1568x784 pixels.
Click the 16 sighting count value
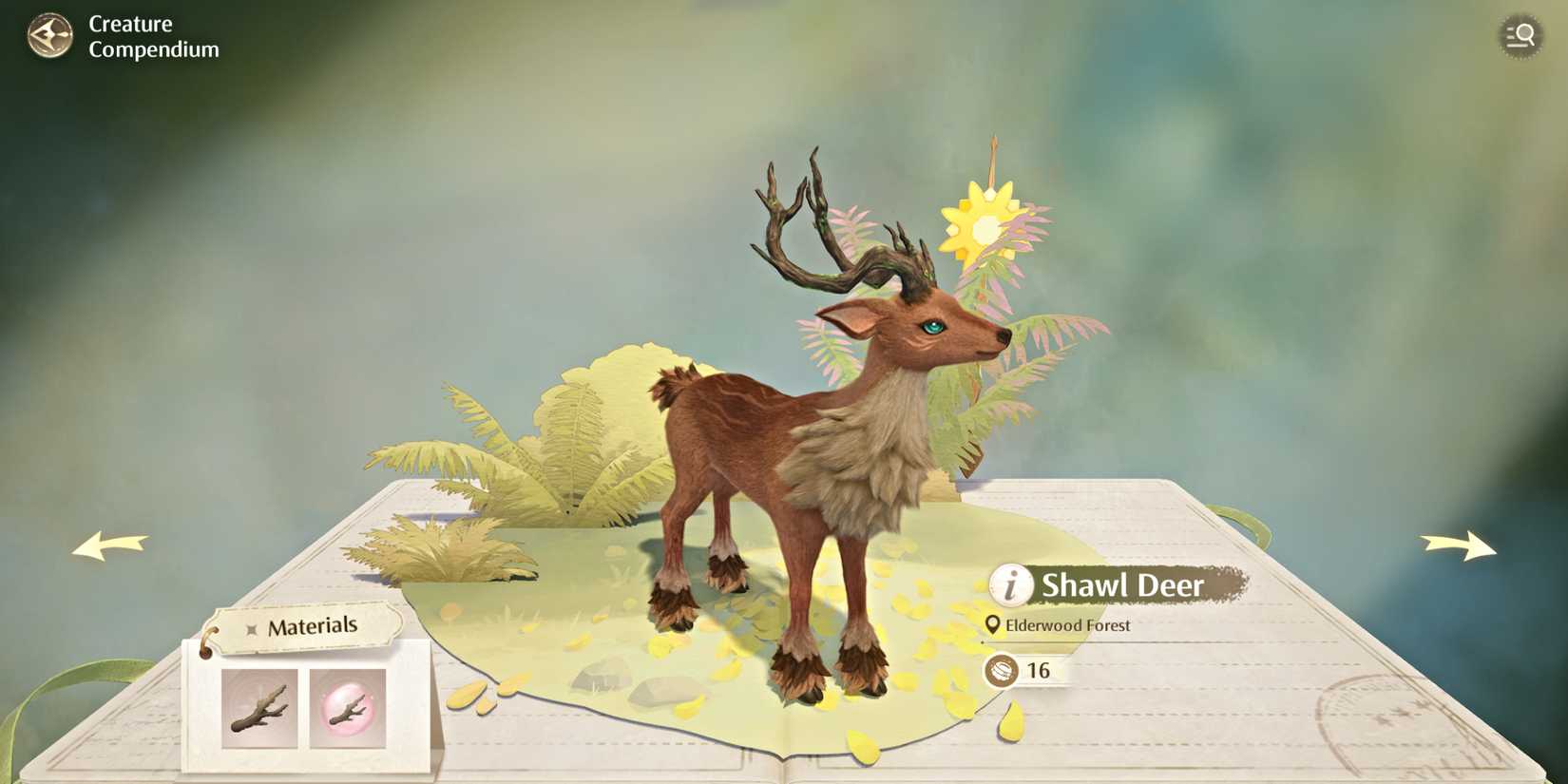coord(1038,671)
